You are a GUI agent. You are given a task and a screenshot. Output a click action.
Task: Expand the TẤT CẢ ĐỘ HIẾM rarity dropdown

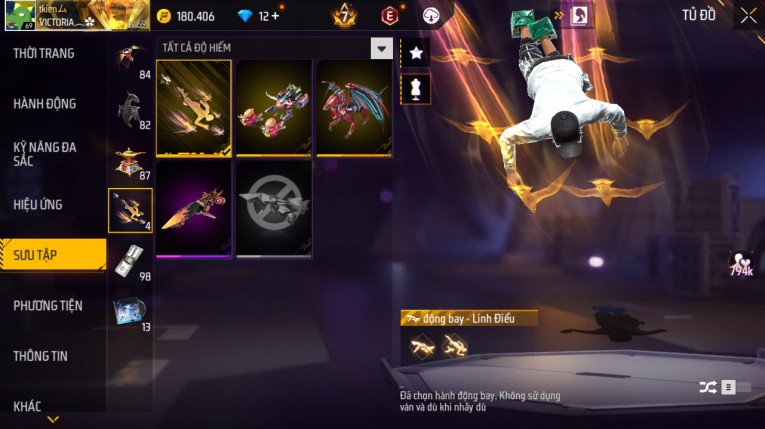pos(381,48)
